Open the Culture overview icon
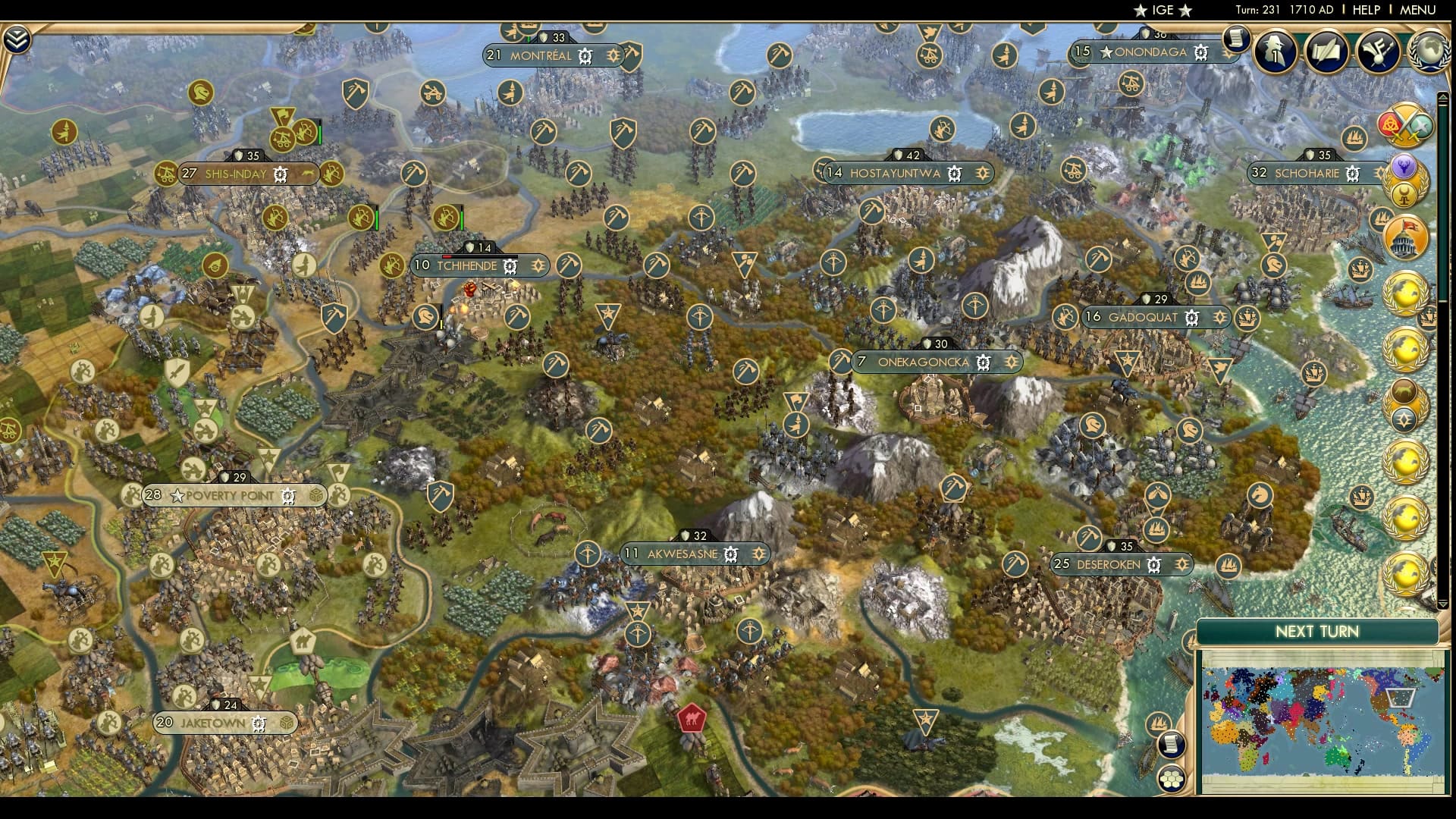The width and height of the screenshot is (1456, 819). (x=1378, y=52)
